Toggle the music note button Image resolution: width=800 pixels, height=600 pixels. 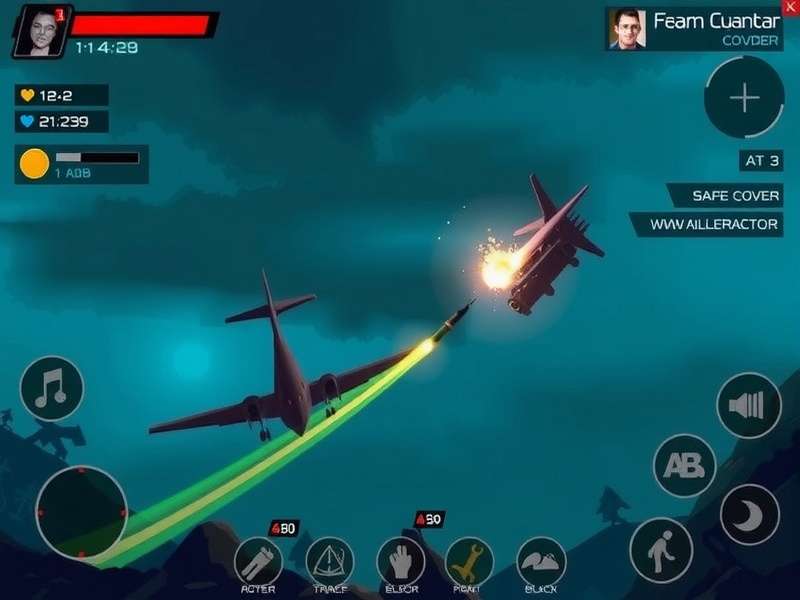tap(51, 388)
